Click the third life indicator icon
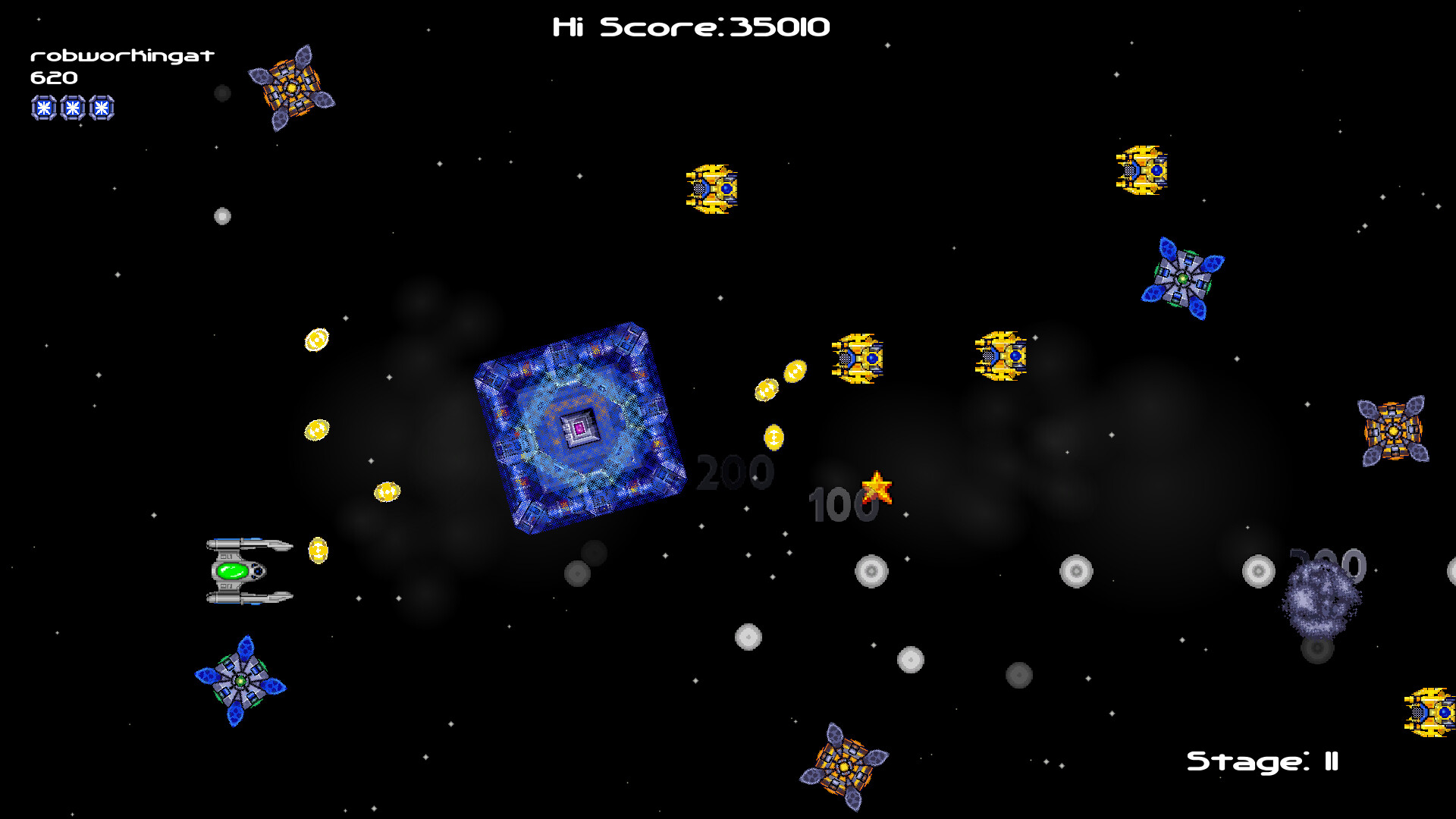This screenshot has width=1456, height=819. [101, 108]
